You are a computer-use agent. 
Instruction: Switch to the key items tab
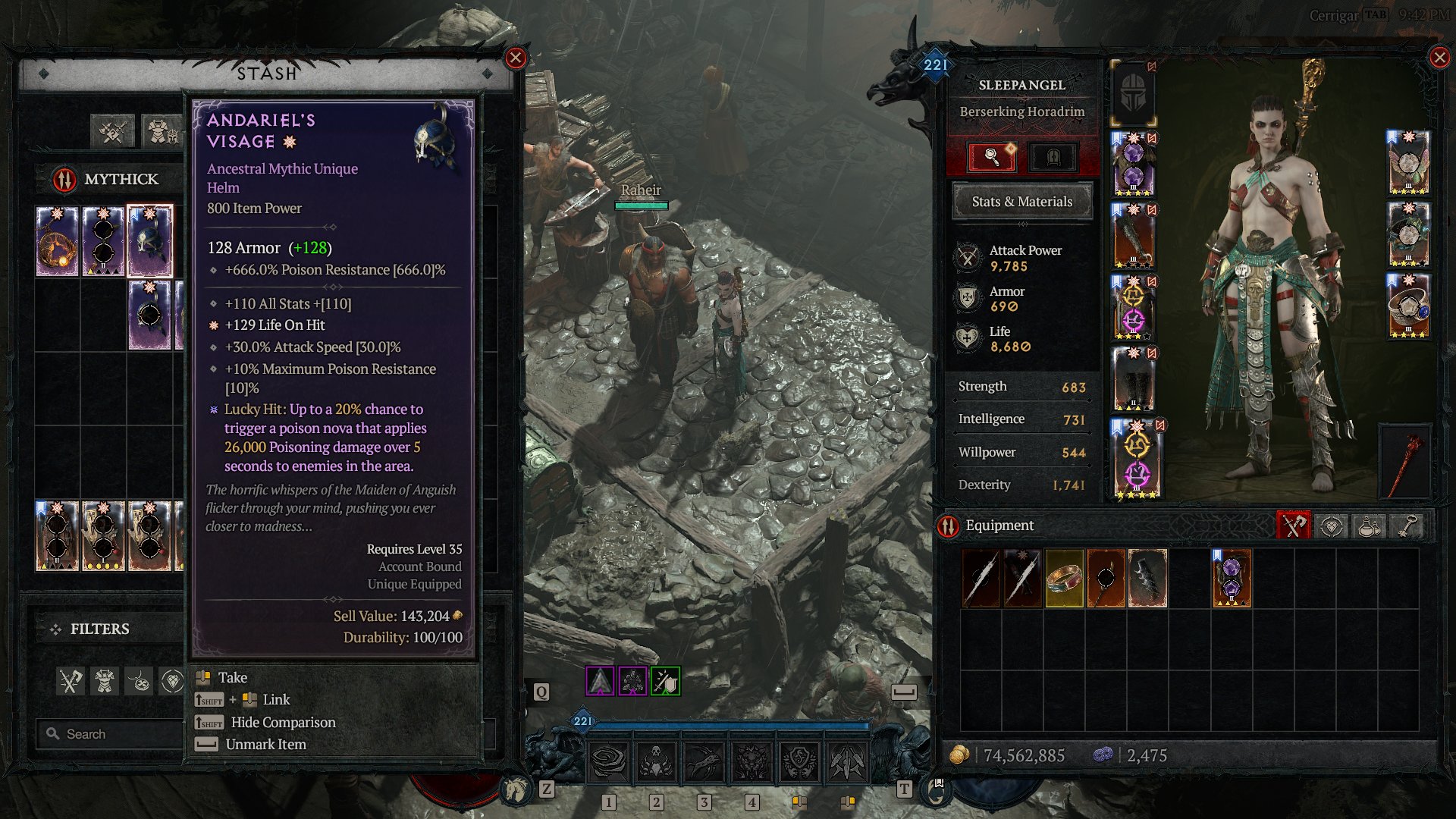point(1407,526)
